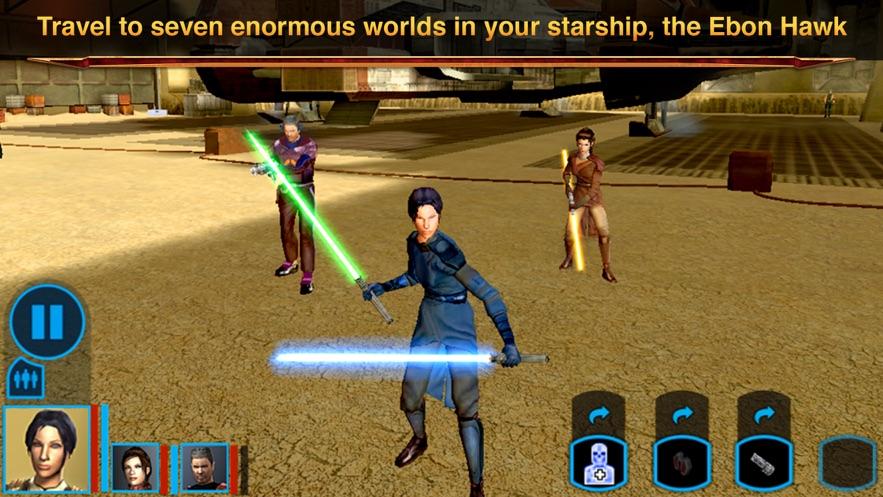Screen dimensions: 883x497
Task: Select the large party leader portrait
Action: [x=46, y=448]
